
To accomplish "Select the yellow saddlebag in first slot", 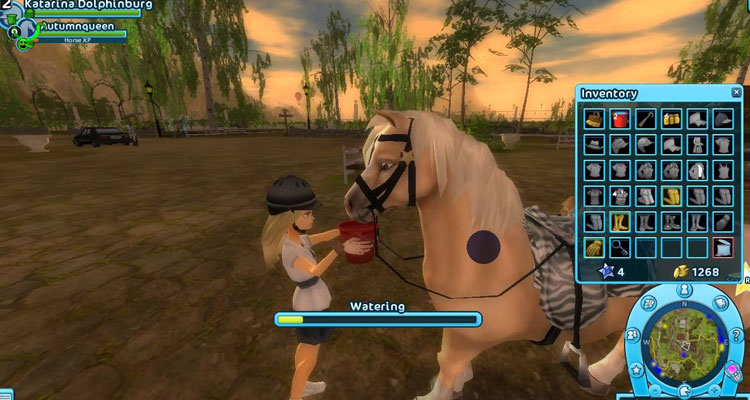I will click(x=594, y=120).
